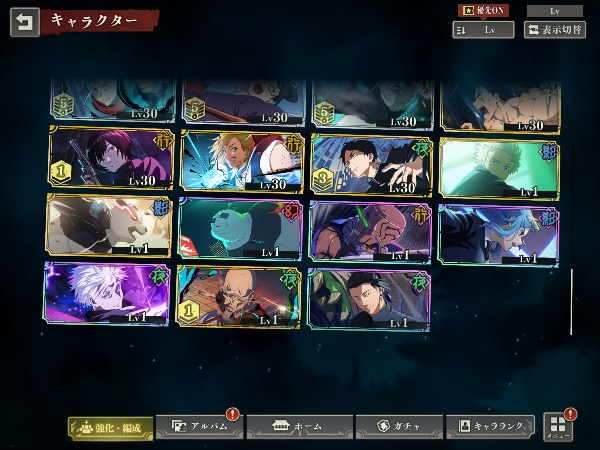The image size is (600, 450).
Task: Select the white-haired character card with purple background
Action: tap(108, 294)
